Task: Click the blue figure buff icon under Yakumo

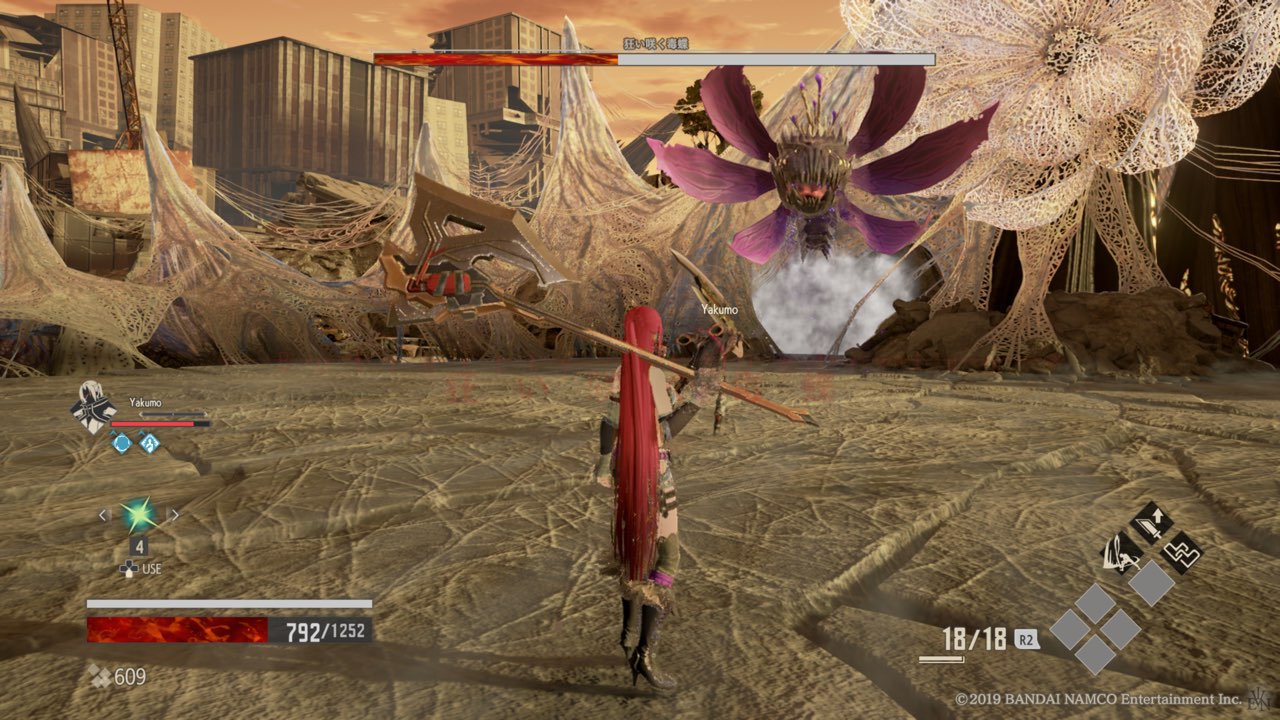Action: [149, 443]
